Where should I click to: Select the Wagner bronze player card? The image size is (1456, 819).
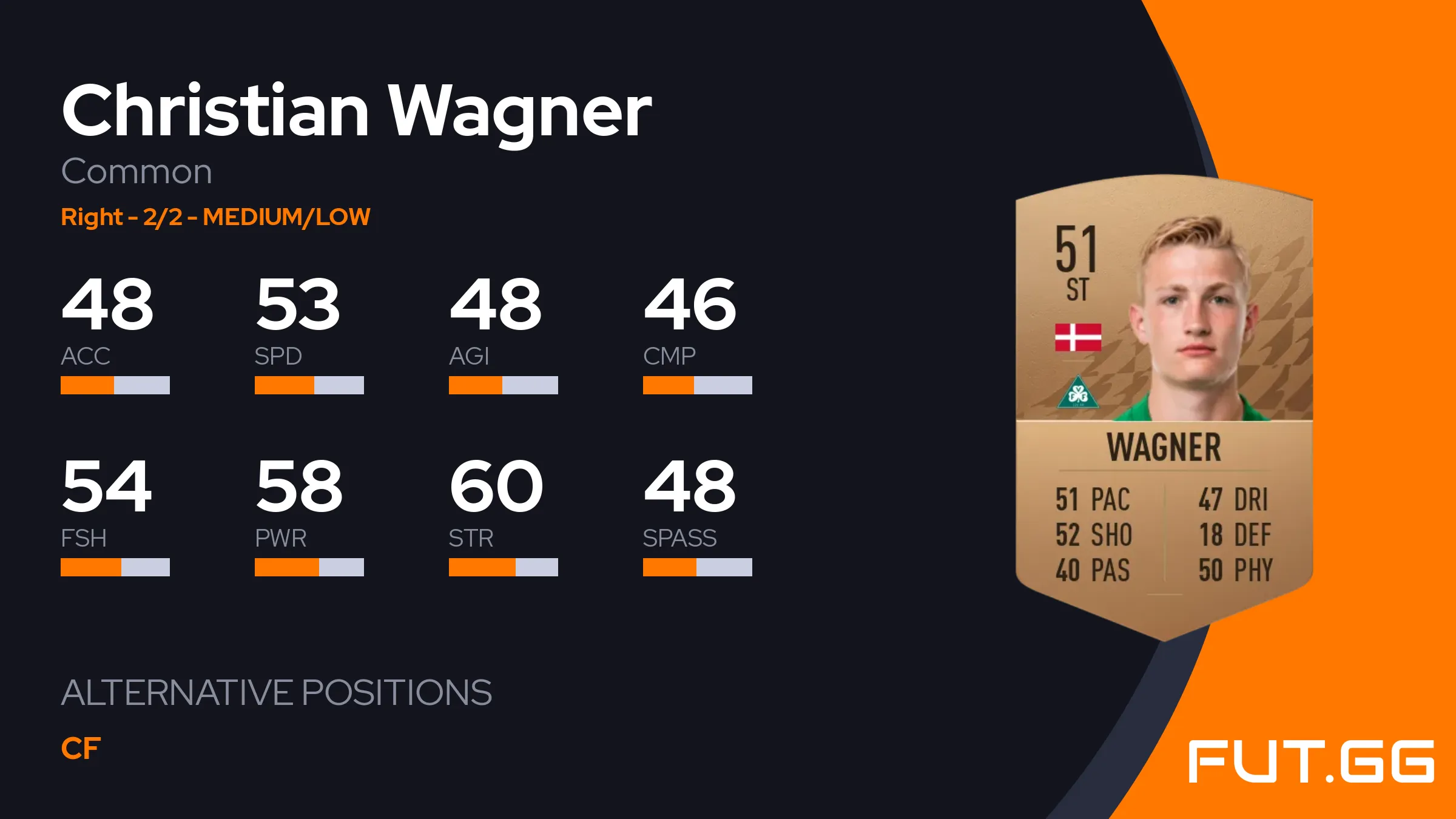(x=1164, y=406)
